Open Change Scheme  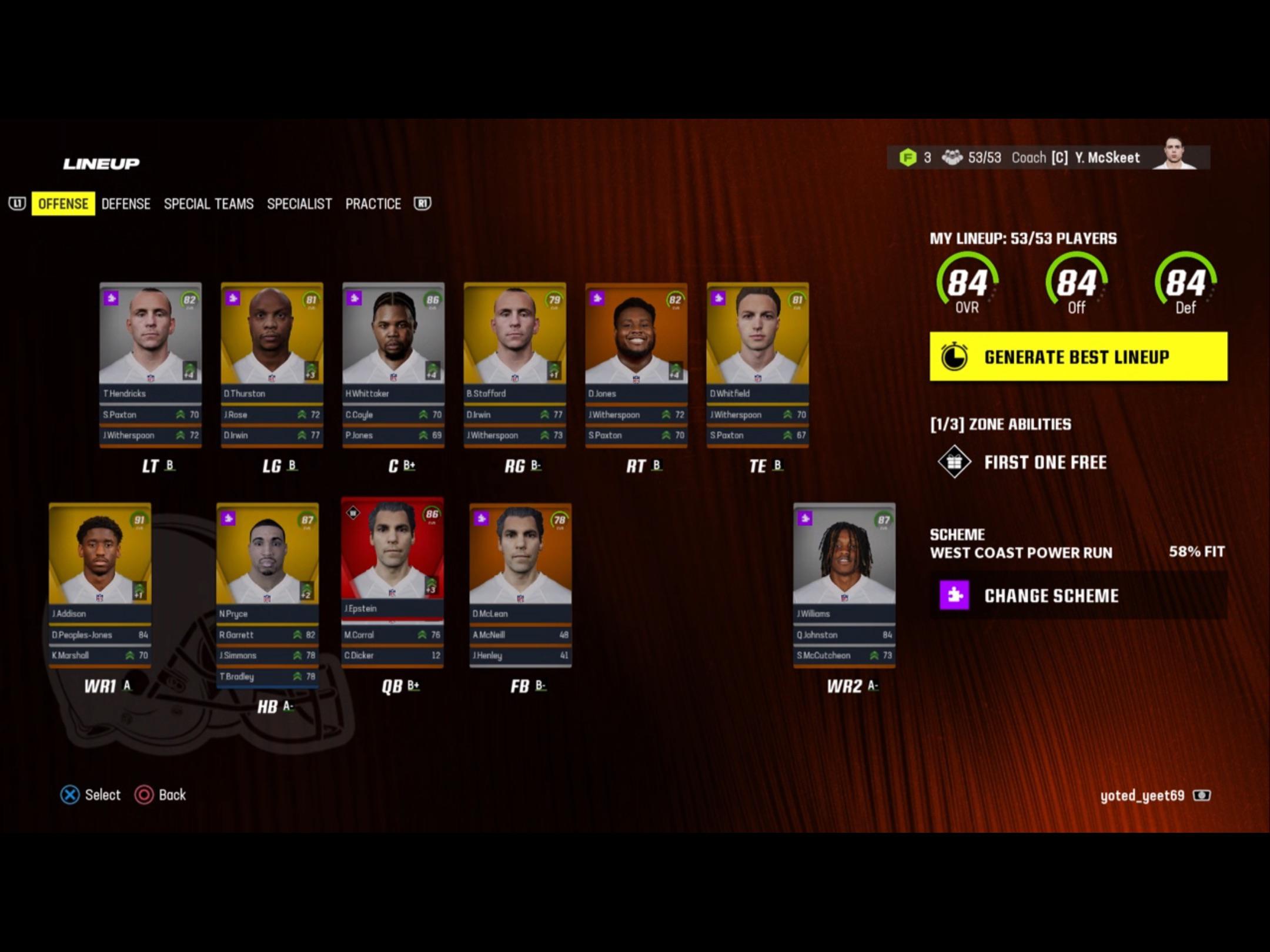[x=1052, y=595]
